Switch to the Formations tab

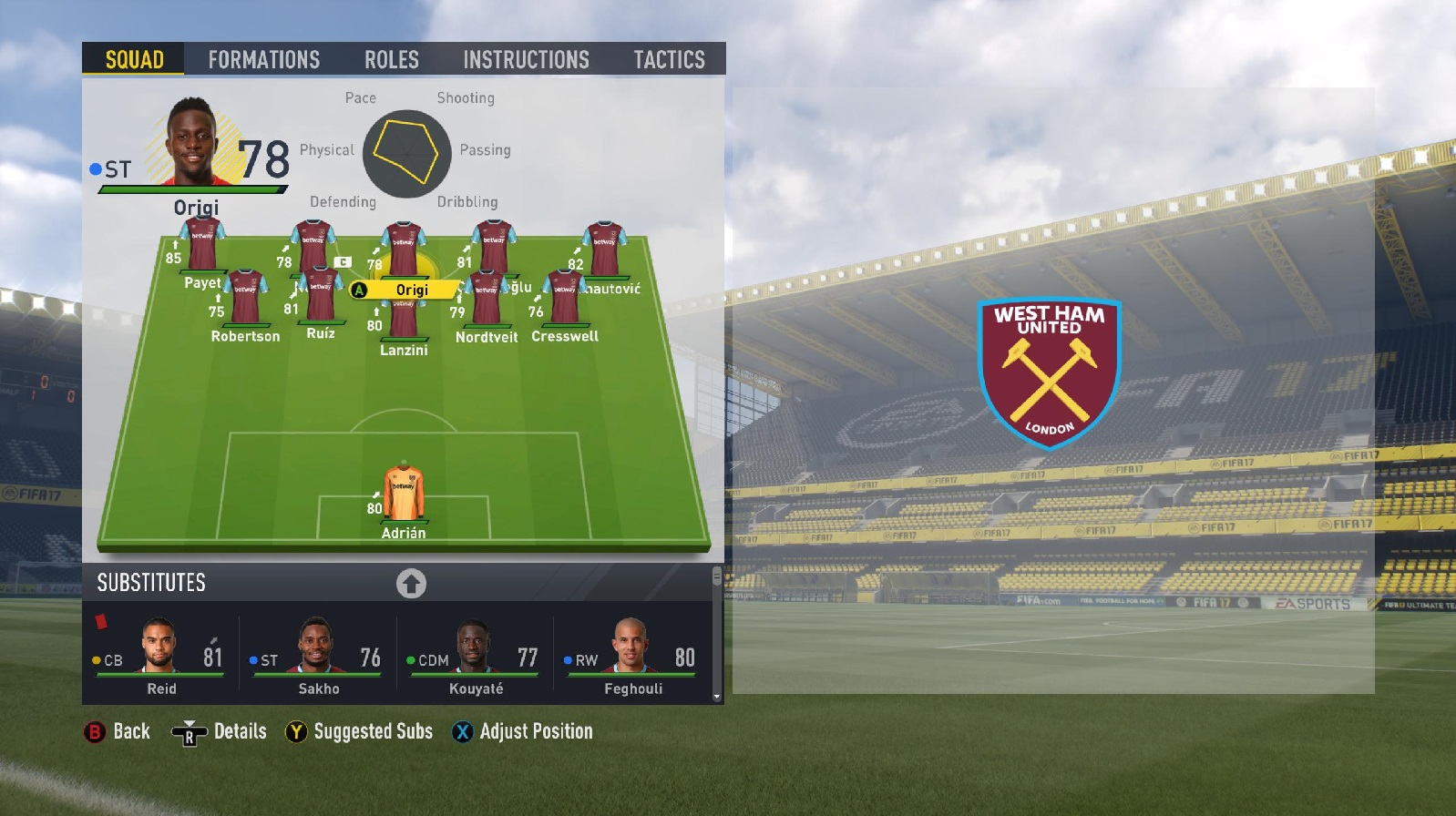(x=263, y=60)
